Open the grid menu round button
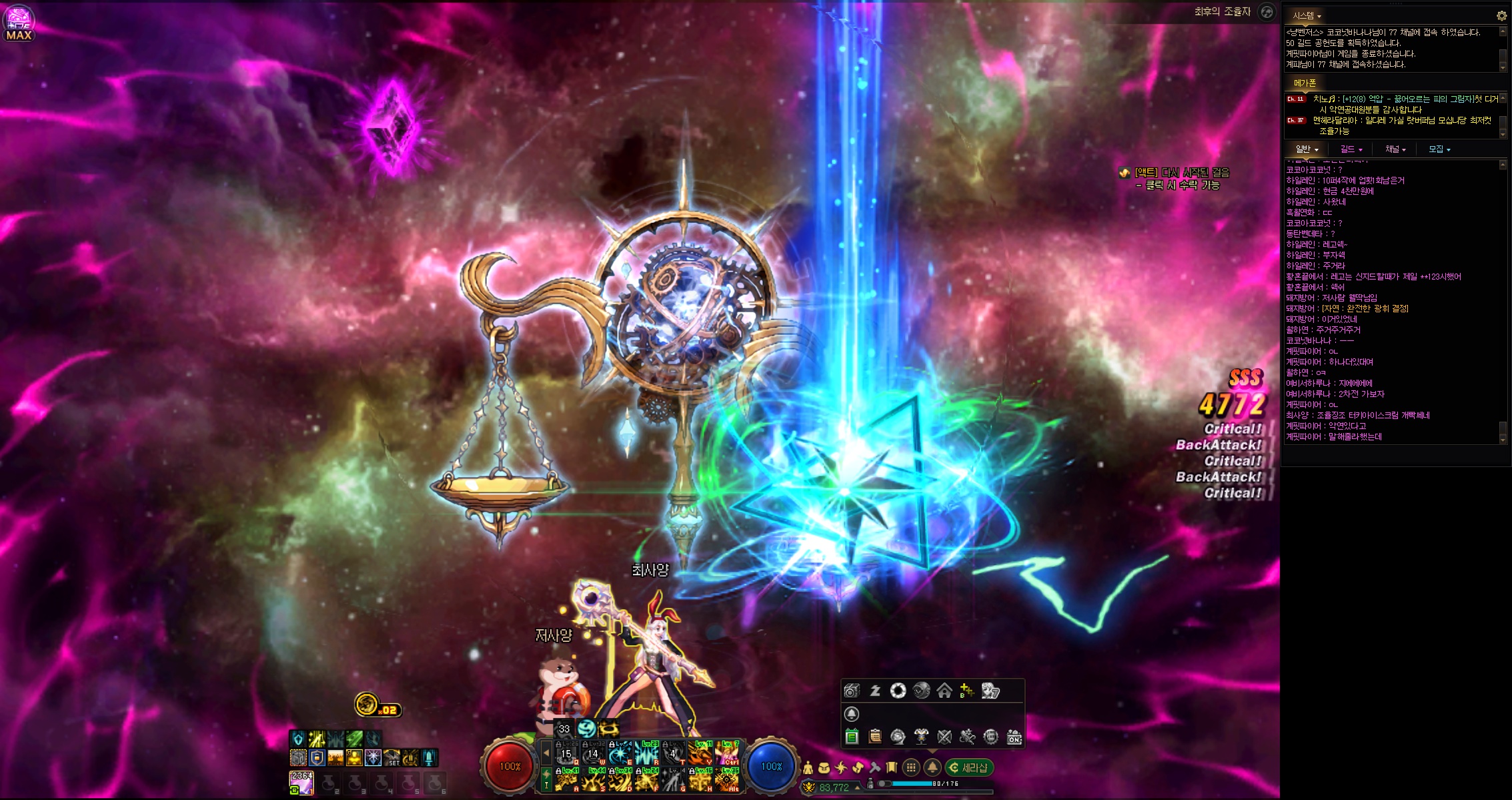The width and height of the screenshot is (1512, 800). [911, 768]
